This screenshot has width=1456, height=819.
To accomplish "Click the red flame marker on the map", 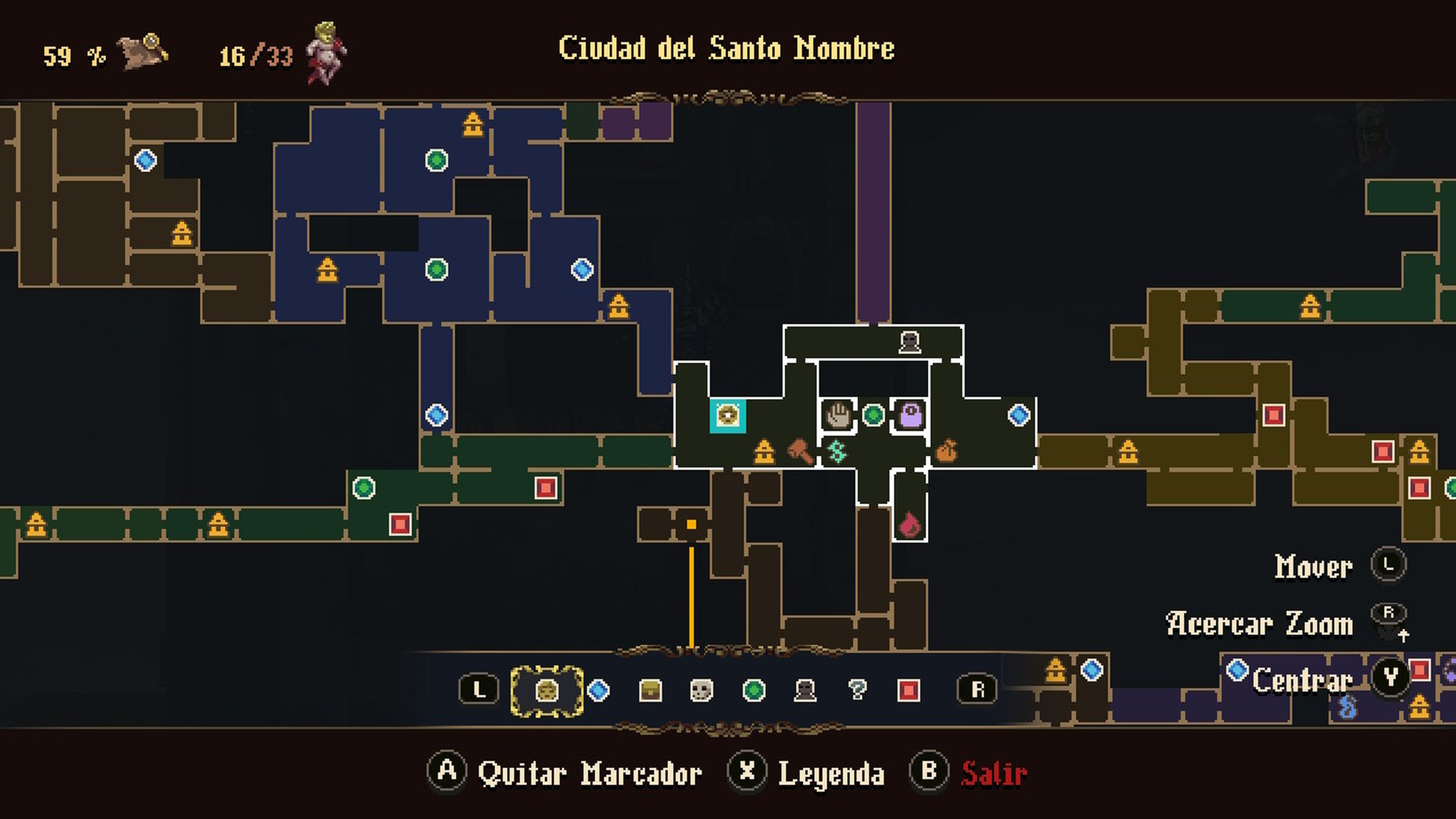I will [910, 525].
